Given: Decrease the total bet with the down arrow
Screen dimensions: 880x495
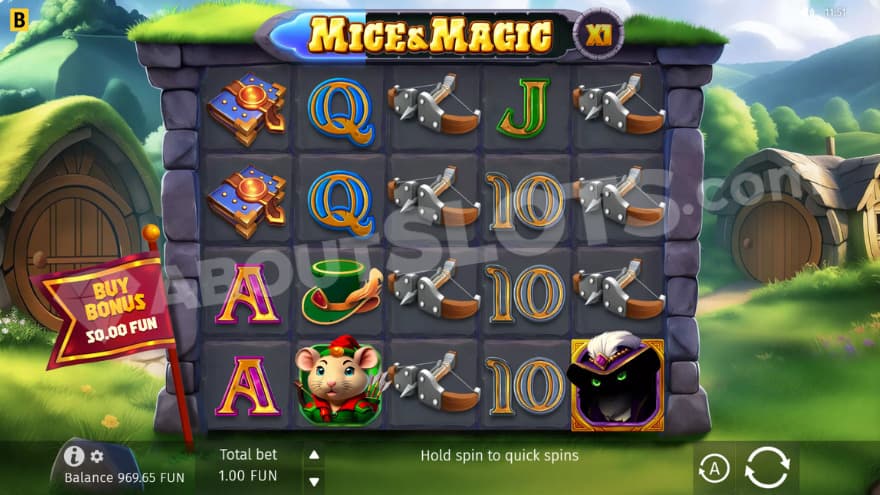Looking at the screenshot, I should point(314,477).
